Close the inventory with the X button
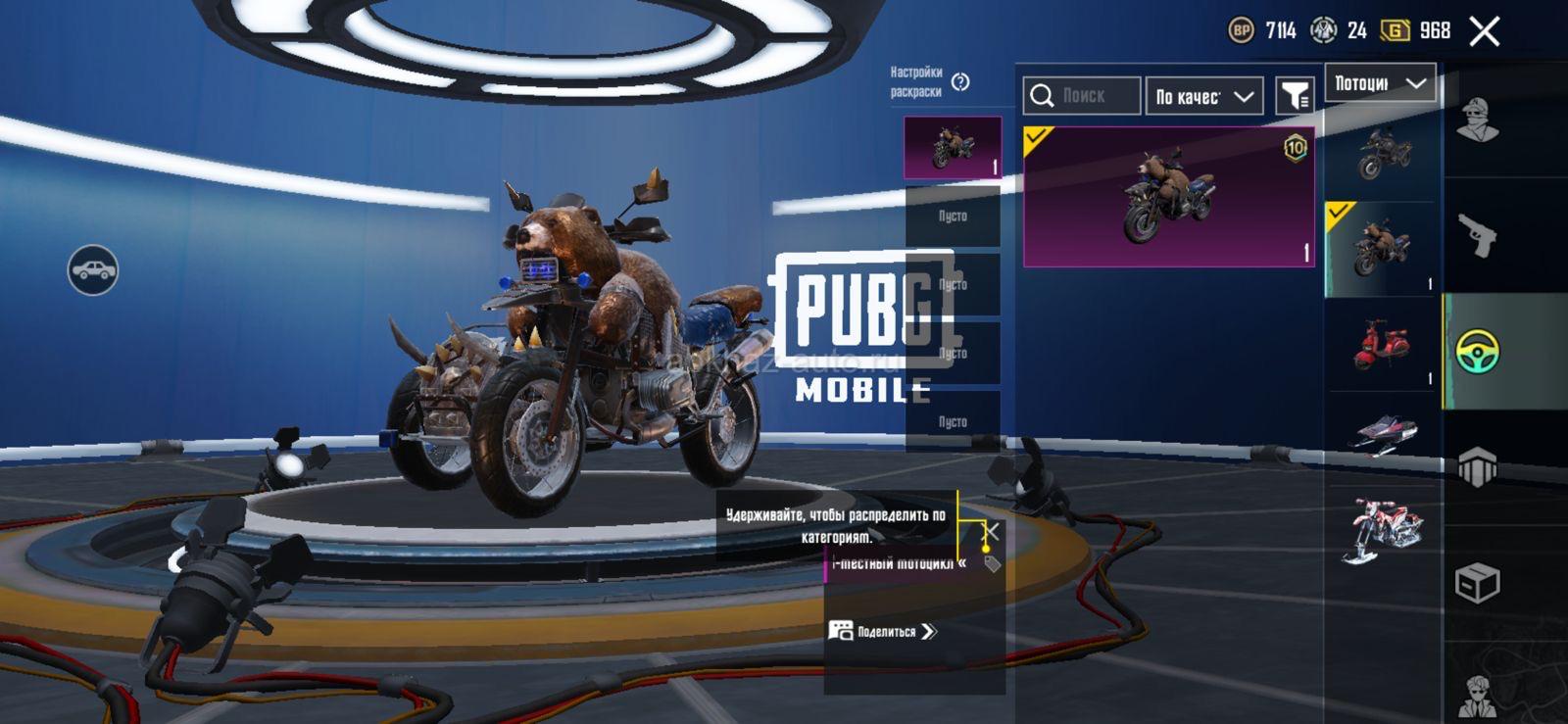The image size is (1568, 724). pyautogui.click(x=1484, y=31)
